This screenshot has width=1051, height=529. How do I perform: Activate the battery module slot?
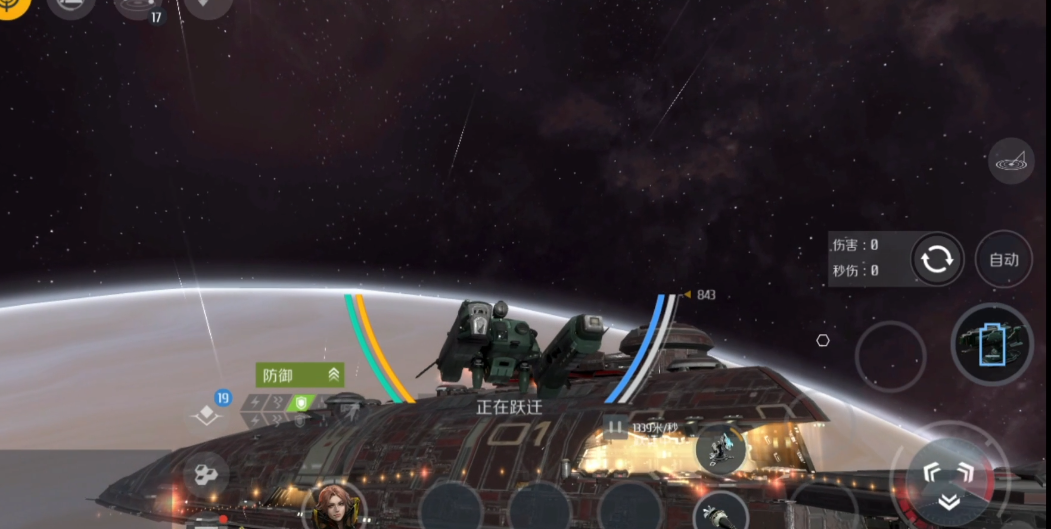991,343
